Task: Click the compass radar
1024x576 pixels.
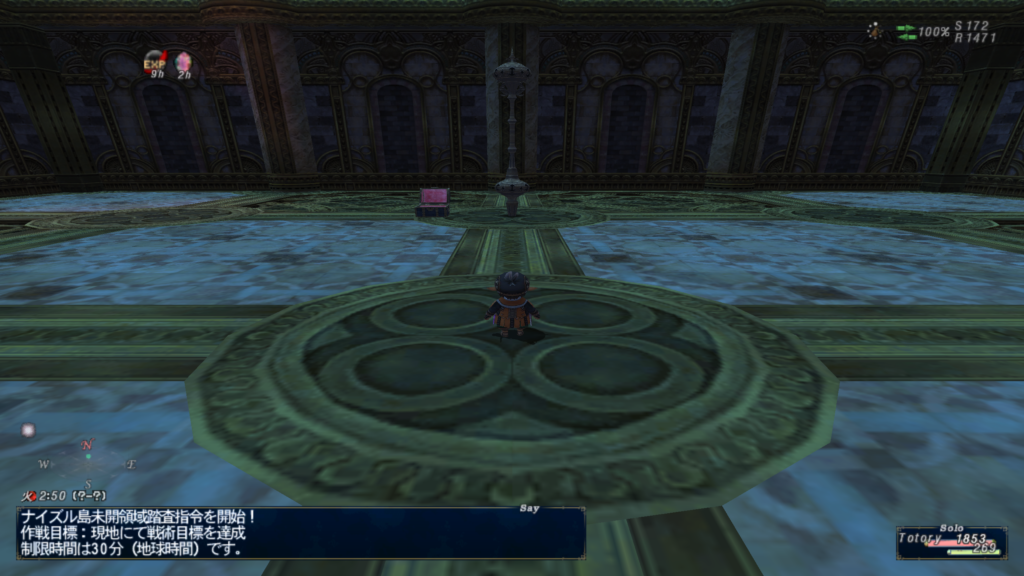Action: (x=87, y=463)
